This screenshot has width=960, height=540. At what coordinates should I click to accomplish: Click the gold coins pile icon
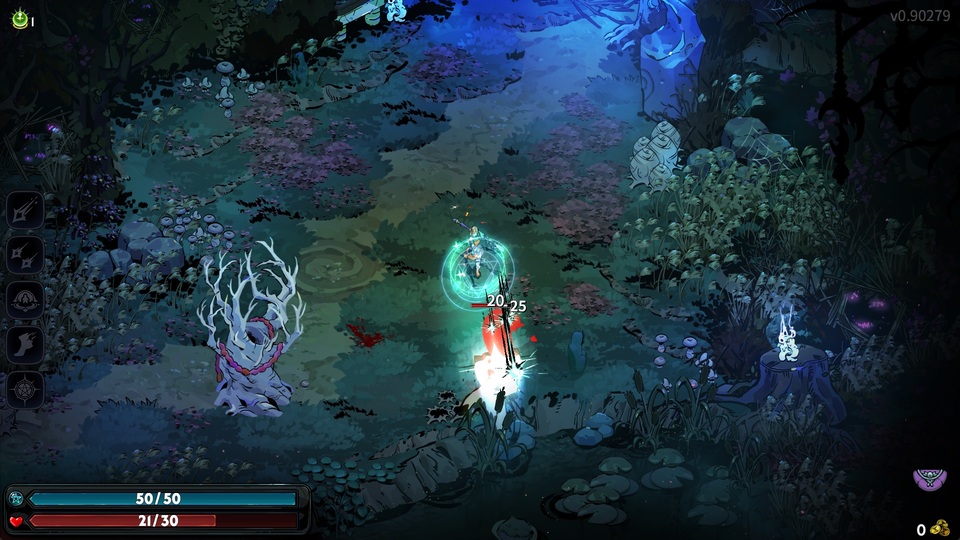939,528
